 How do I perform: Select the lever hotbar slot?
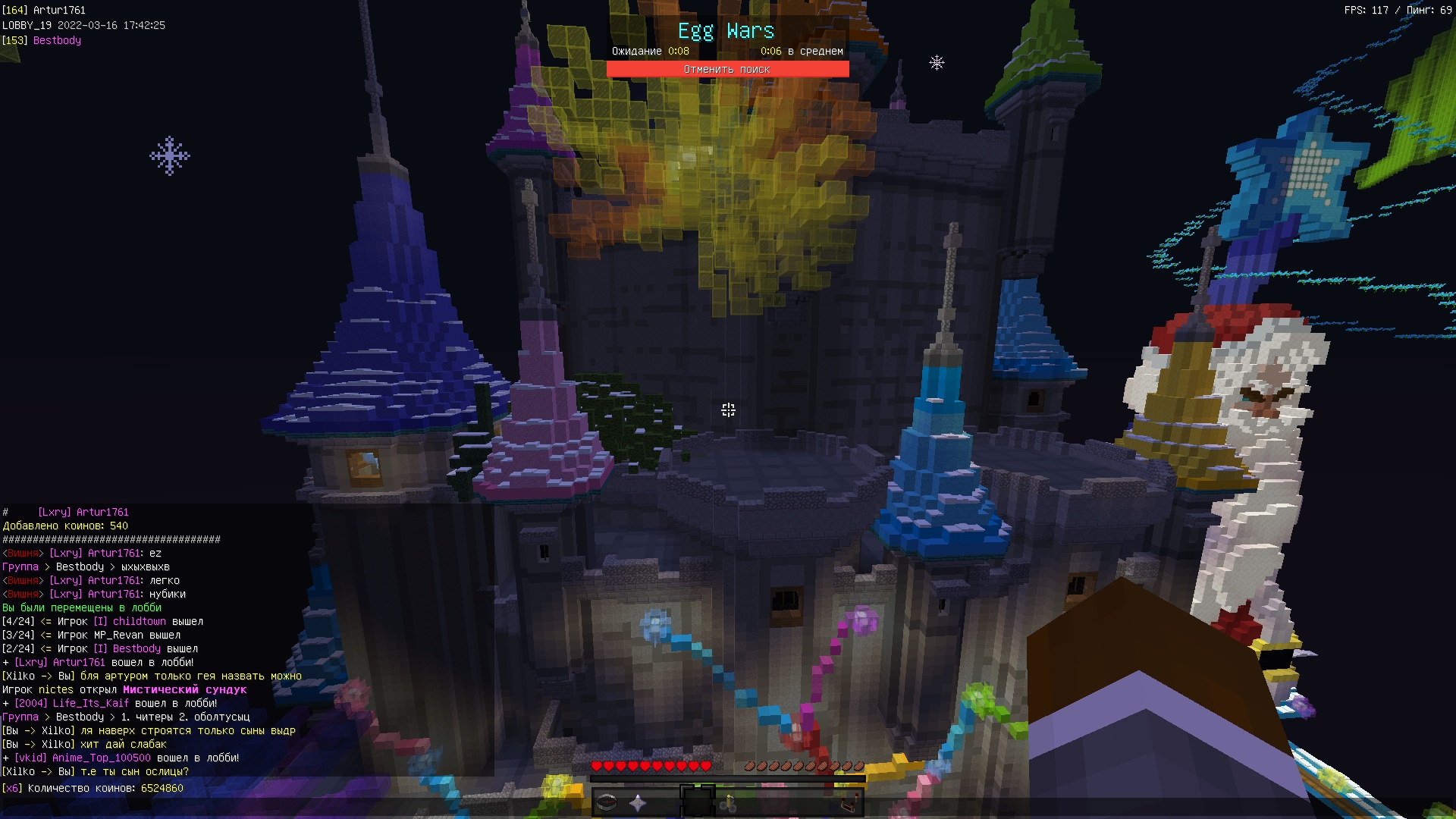click(x=729, y=802)
